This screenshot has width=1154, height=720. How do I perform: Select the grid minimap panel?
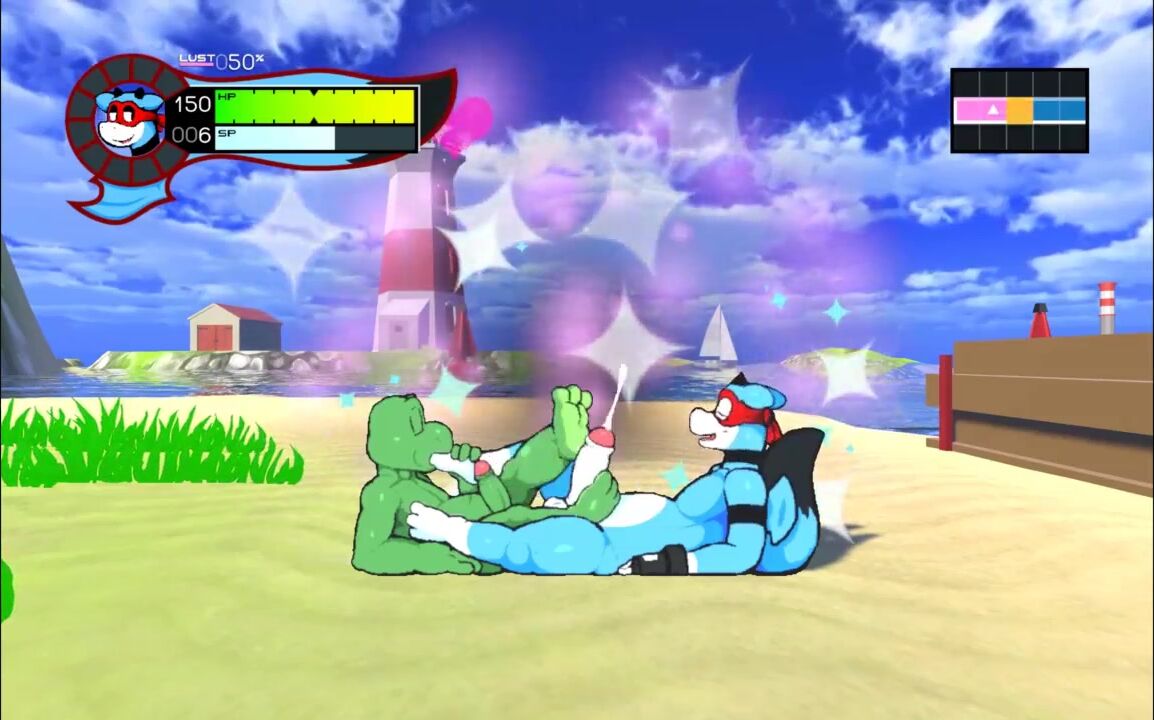pos(1019,110)
